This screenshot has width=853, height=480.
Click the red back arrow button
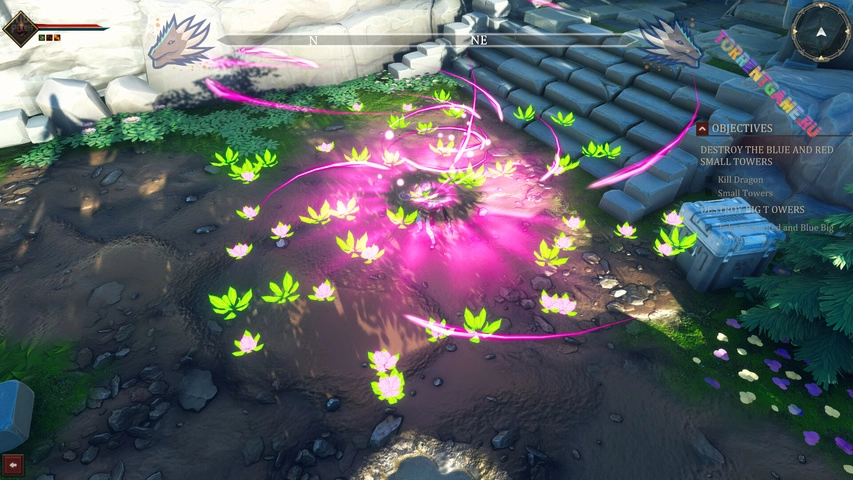pos(13,464)
